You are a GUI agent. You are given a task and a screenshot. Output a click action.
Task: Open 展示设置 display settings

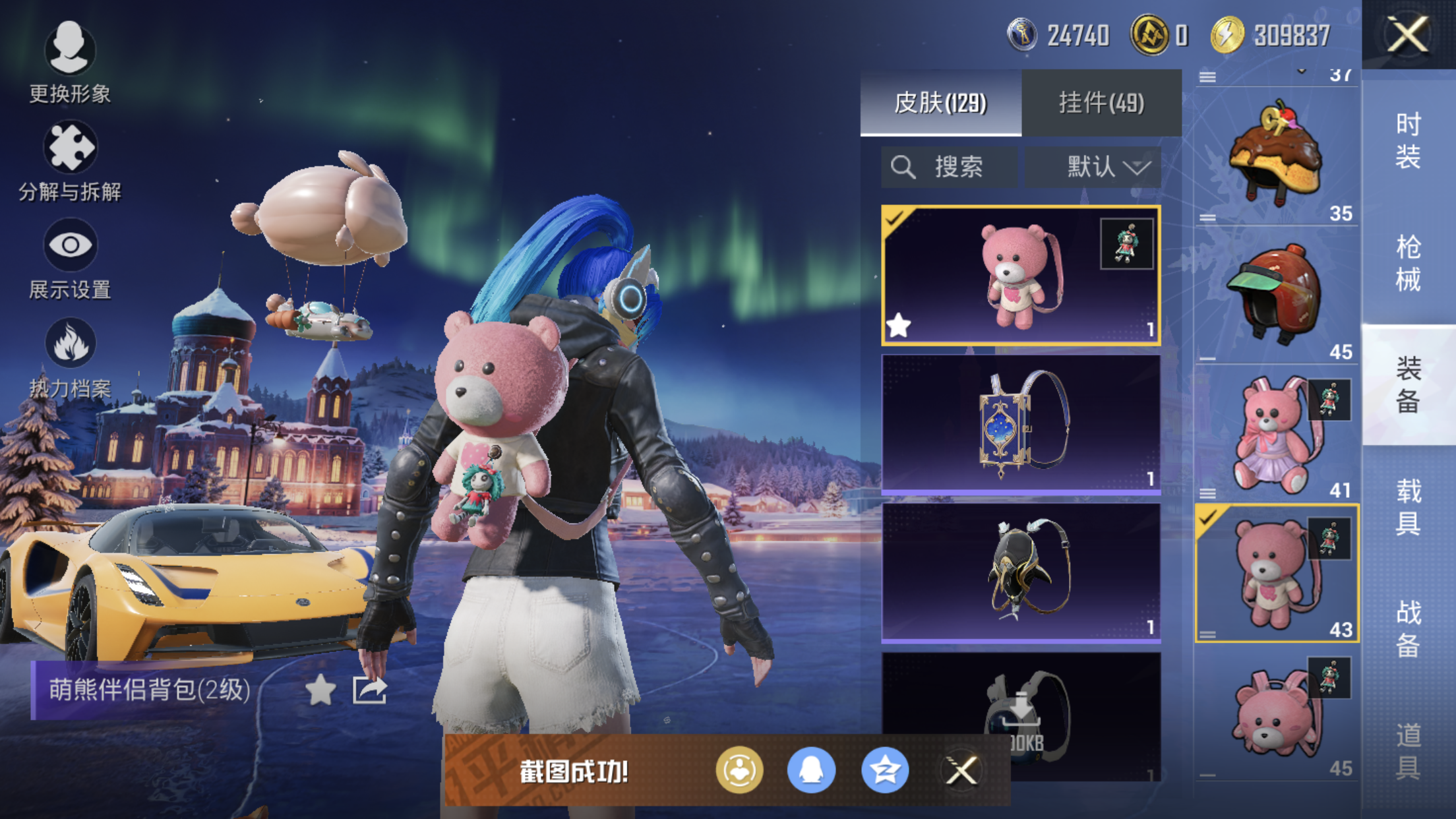point(70,258)
